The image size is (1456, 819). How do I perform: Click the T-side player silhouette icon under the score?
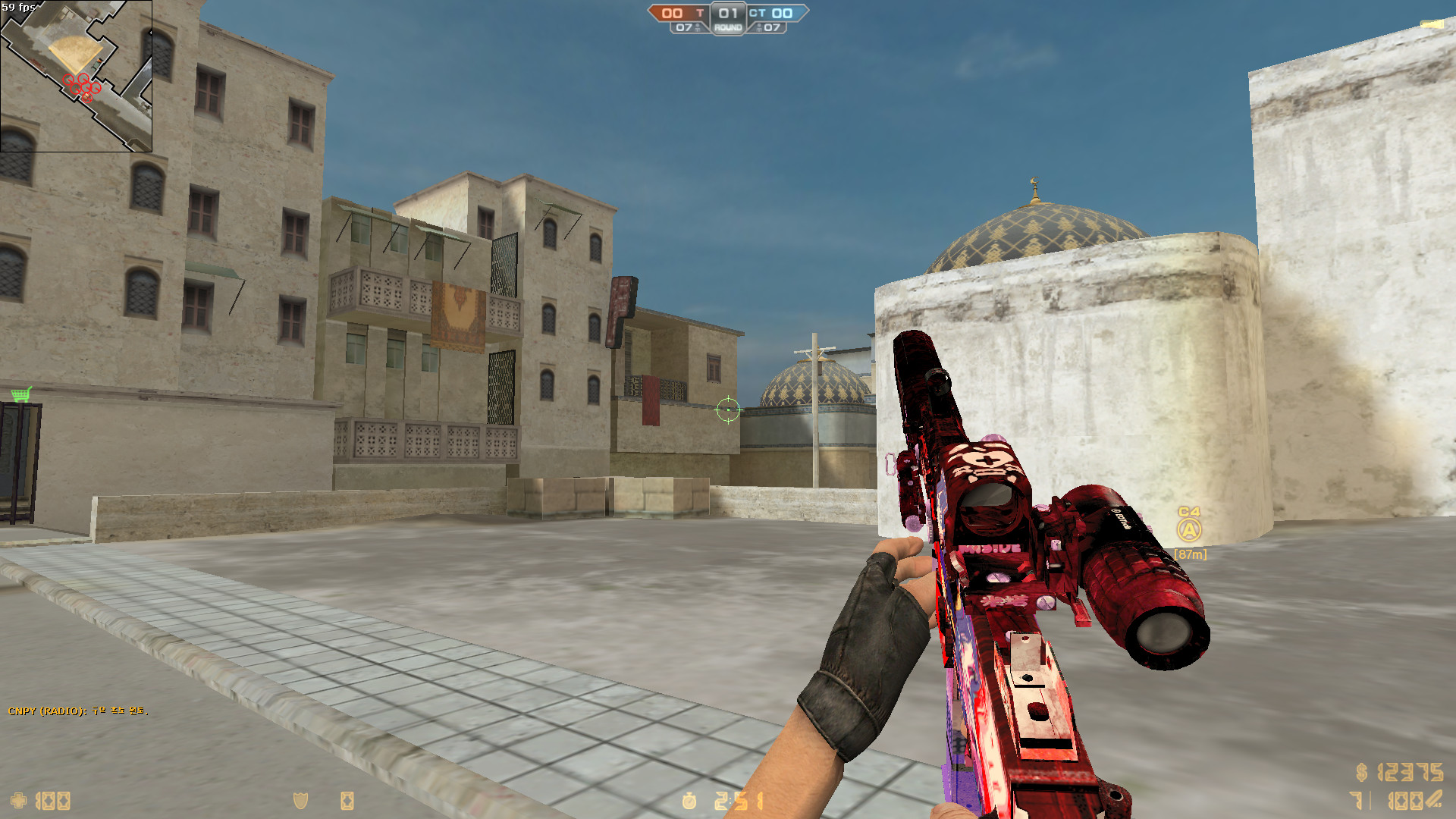click(698, 28)
